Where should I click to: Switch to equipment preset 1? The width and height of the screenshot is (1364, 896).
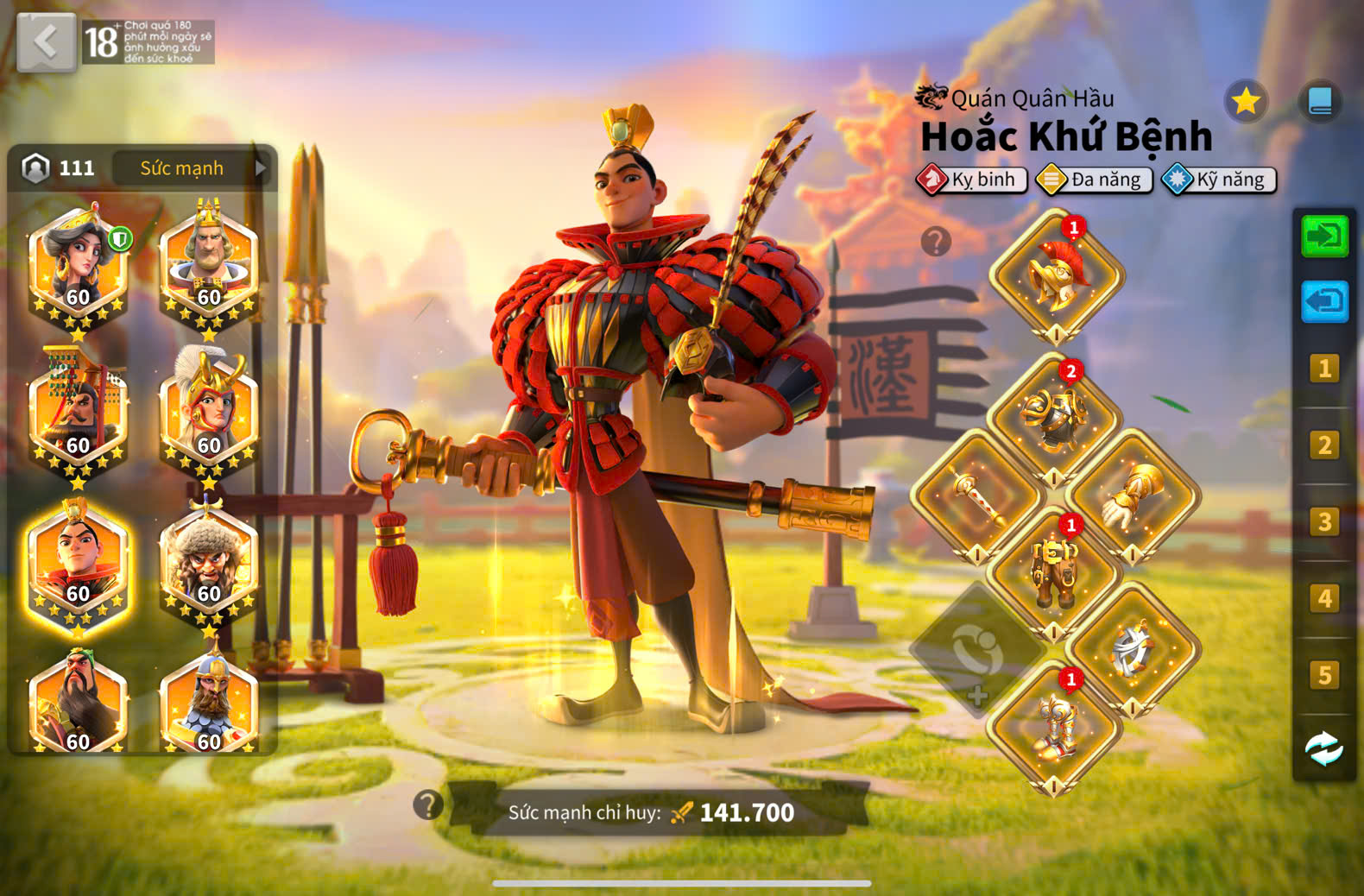point(1323,369)
